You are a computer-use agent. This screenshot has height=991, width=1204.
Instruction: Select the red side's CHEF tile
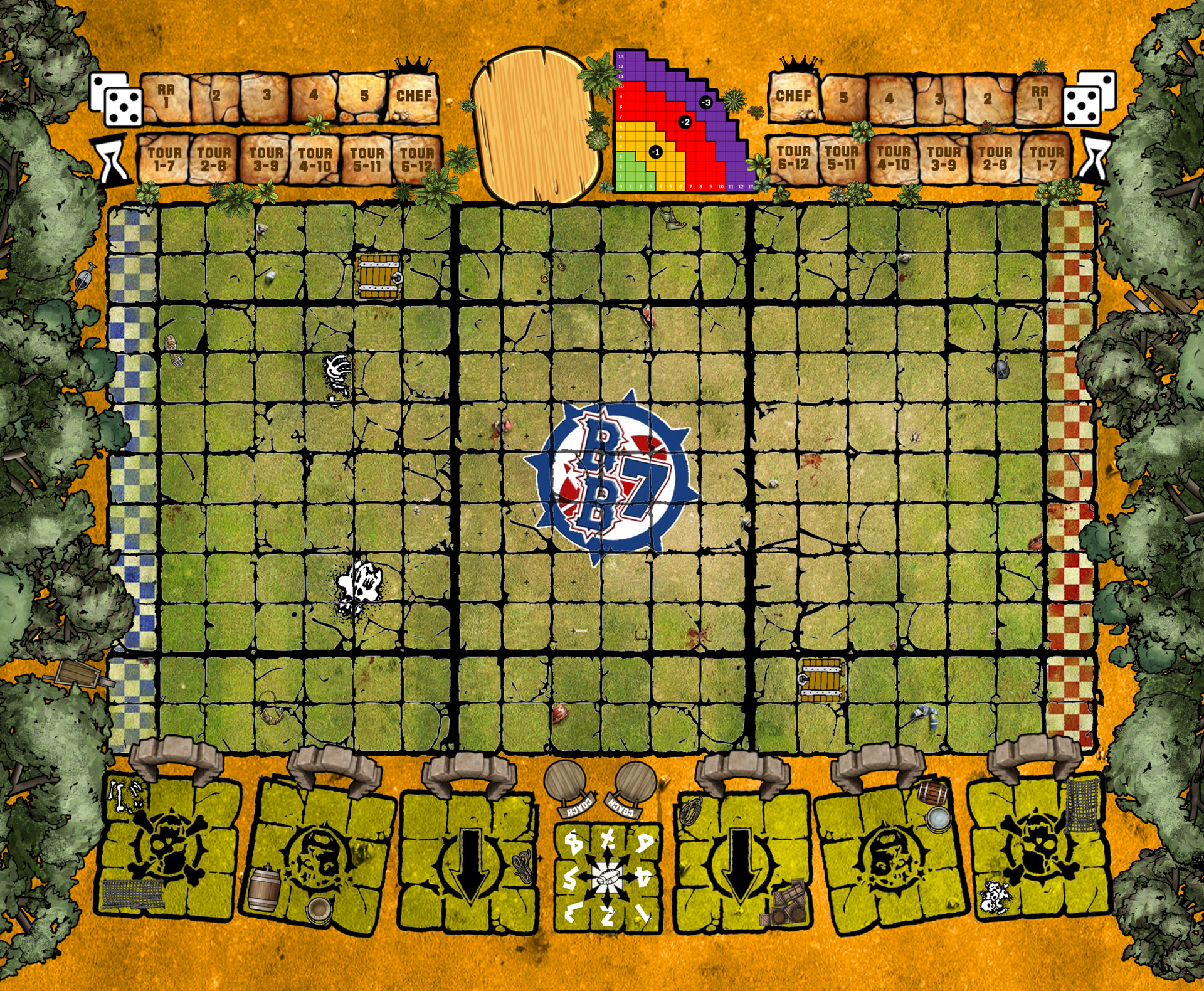(x=793, y=97)
